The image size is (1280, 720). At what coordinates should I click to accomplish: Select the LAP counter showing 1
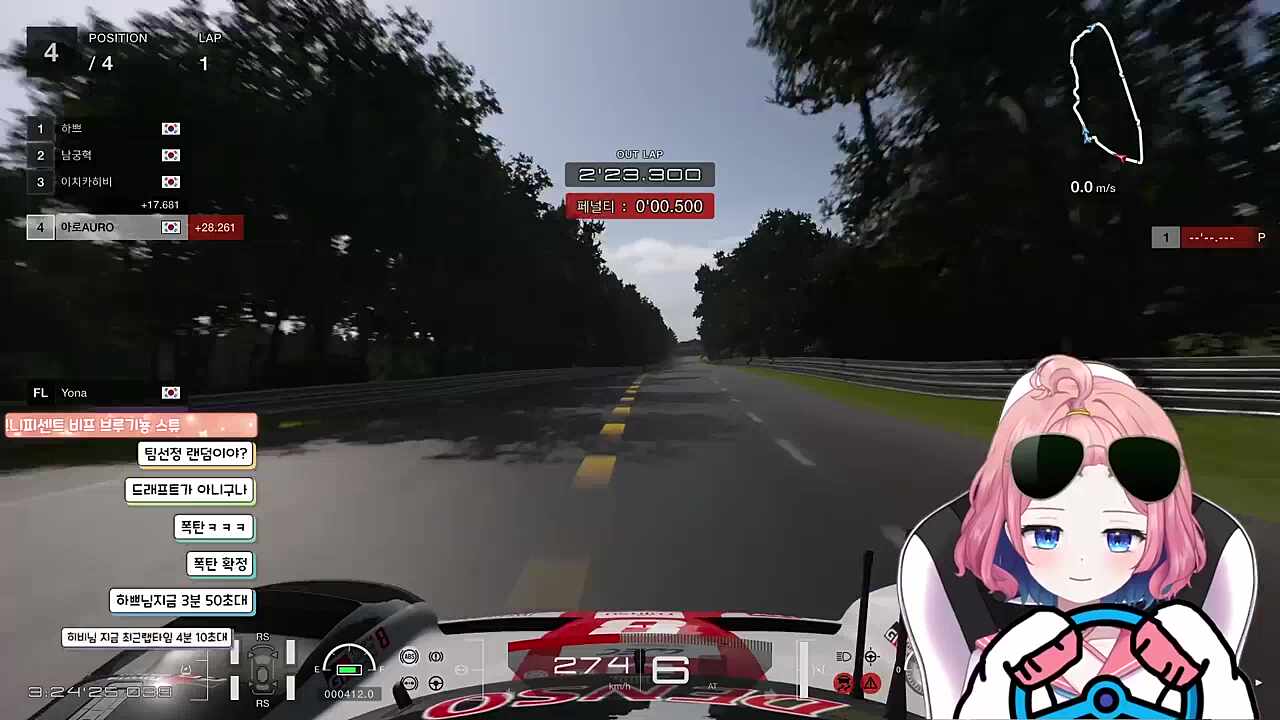204,63
